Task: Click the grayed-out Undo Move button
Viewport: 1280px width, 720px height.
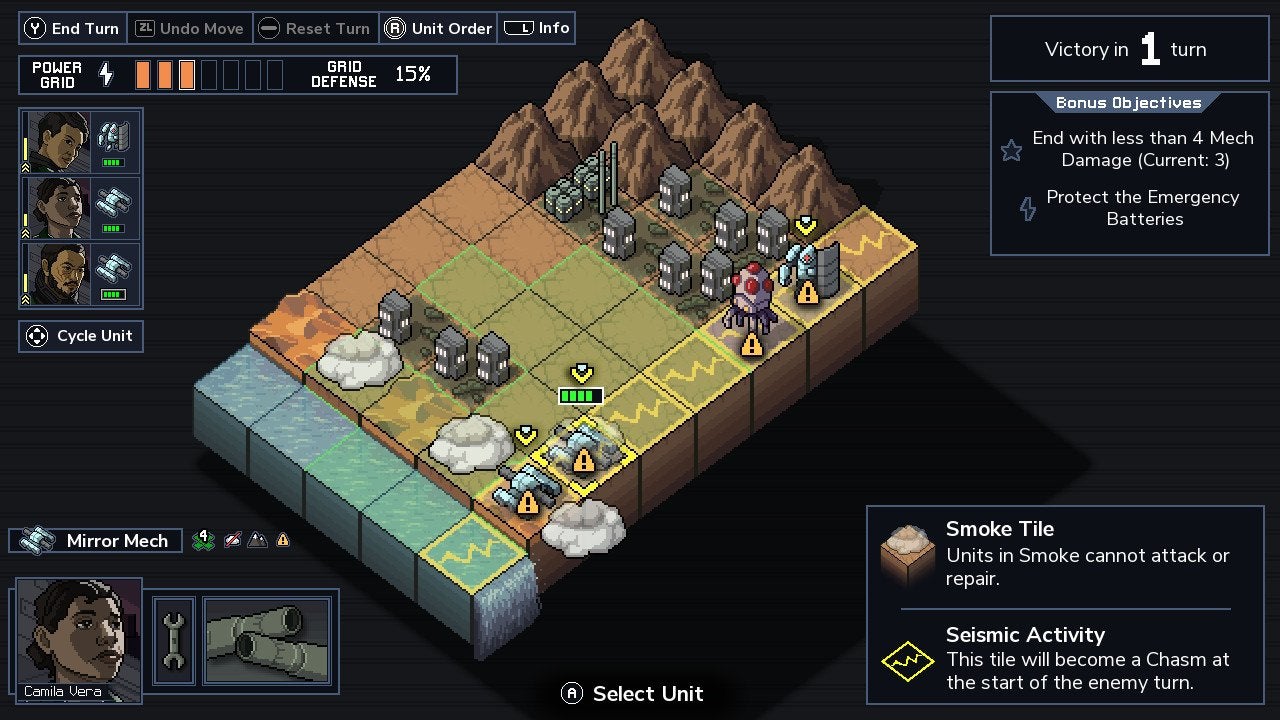Action: [x=190, y=28]
